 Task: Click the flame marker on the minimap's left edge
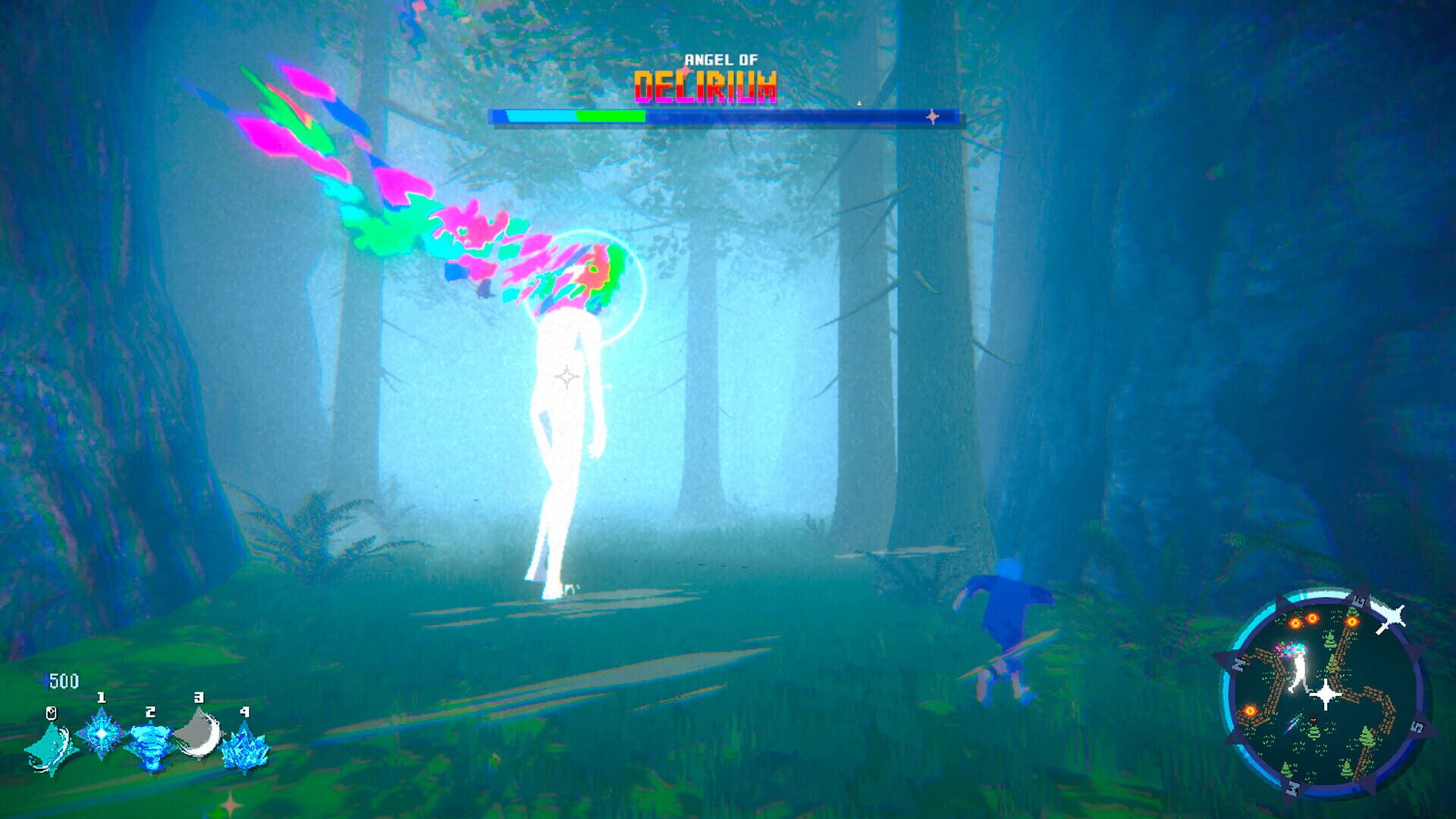(x=1250, y=711)
